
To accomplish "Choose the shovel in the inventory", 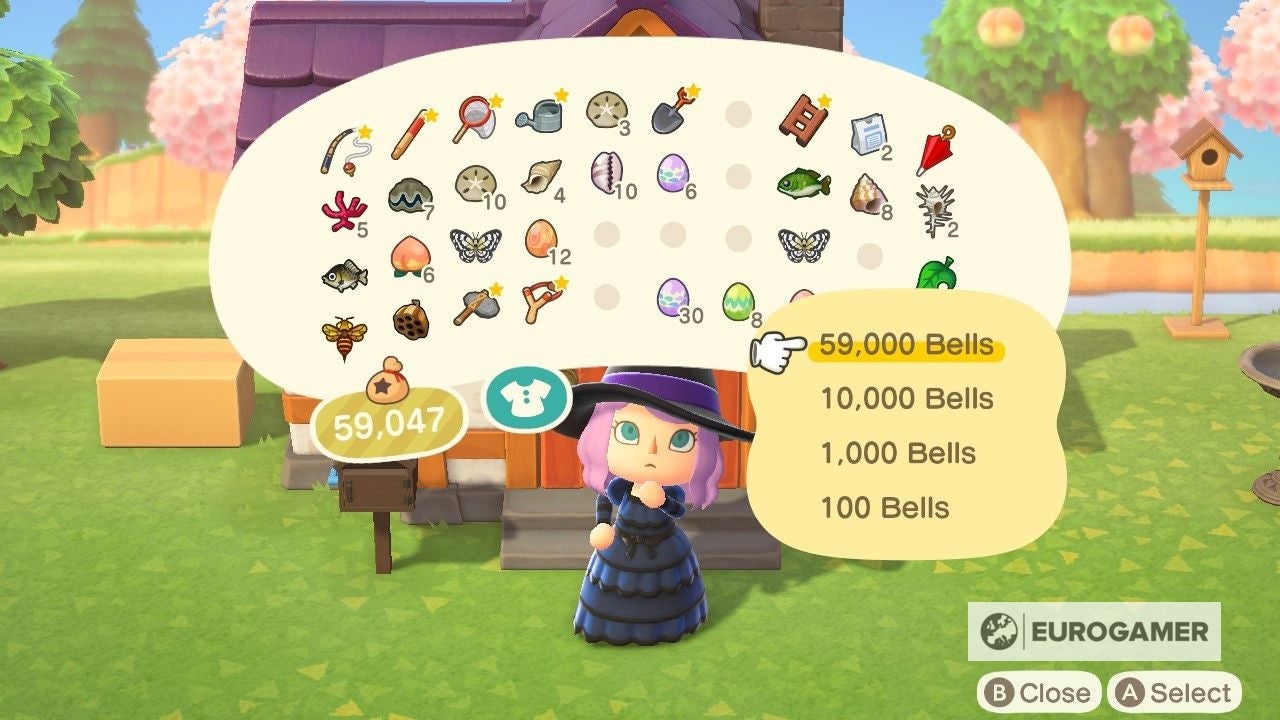I will (x=667, y=118).
